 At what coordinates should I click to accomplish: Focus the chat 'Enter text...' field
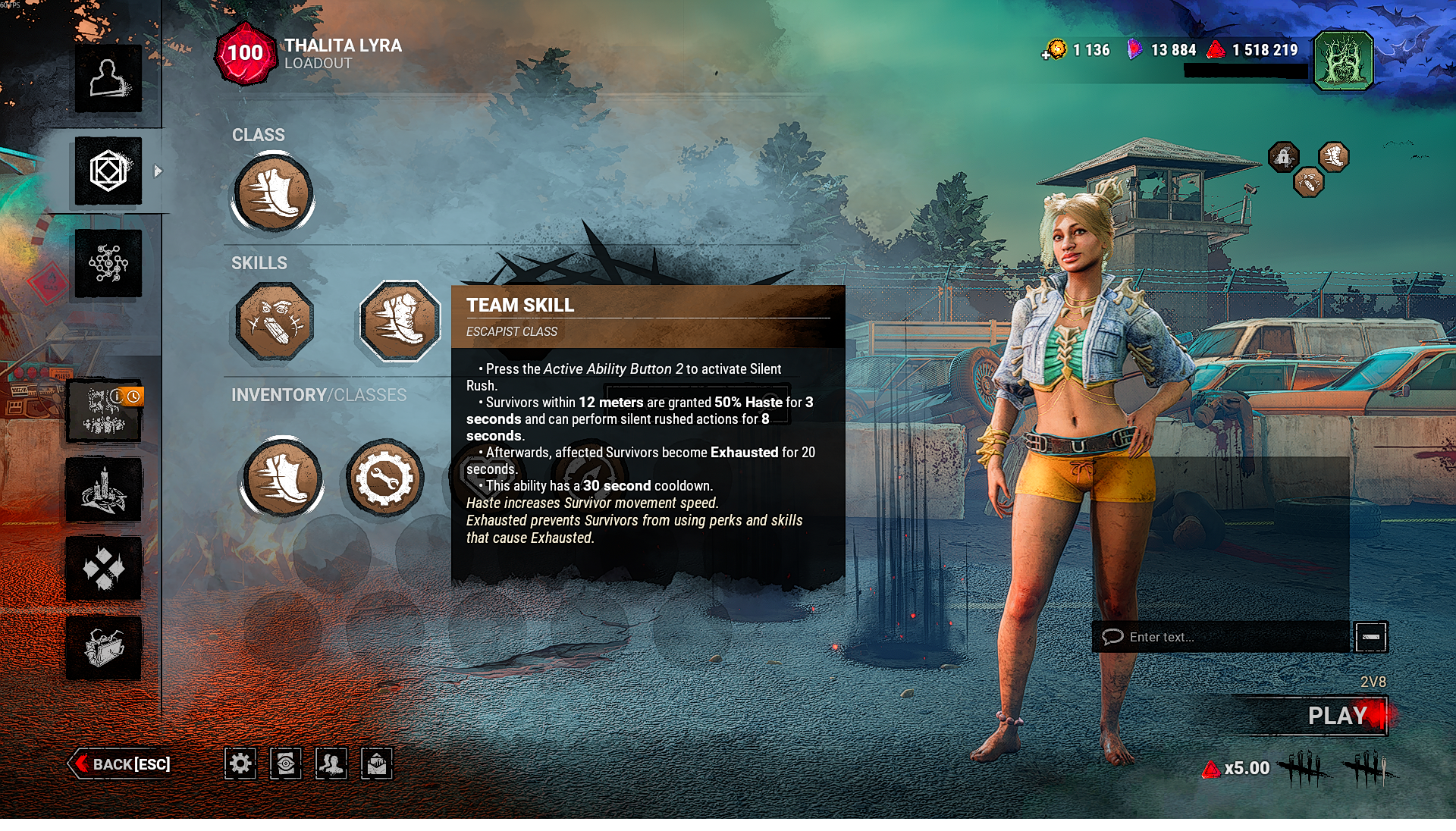(1222, 637)
